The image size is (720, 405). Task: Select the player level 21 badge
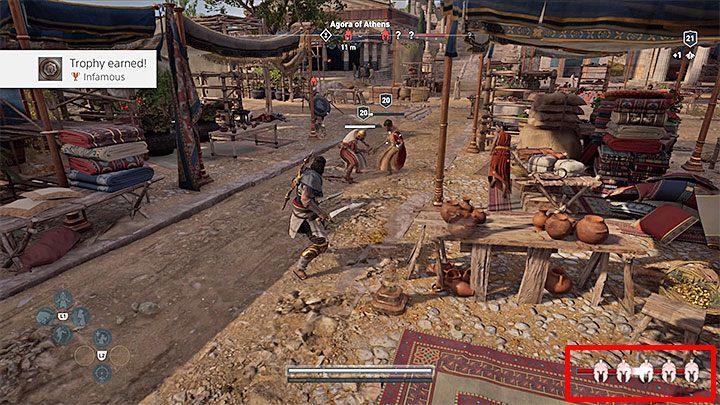coord(690,38)
